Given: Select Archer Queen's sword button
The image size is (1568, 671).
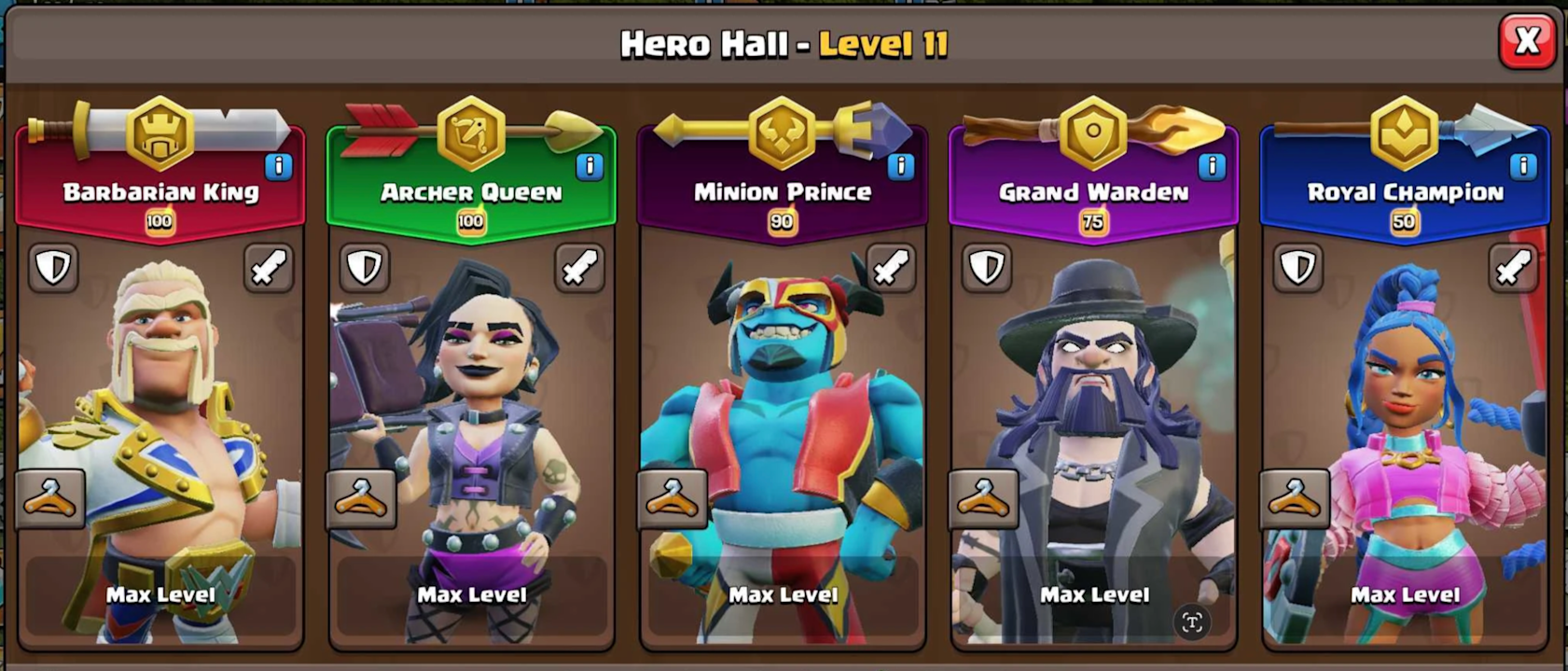Looking at the screenshot, I should click(x=579, y=268).
